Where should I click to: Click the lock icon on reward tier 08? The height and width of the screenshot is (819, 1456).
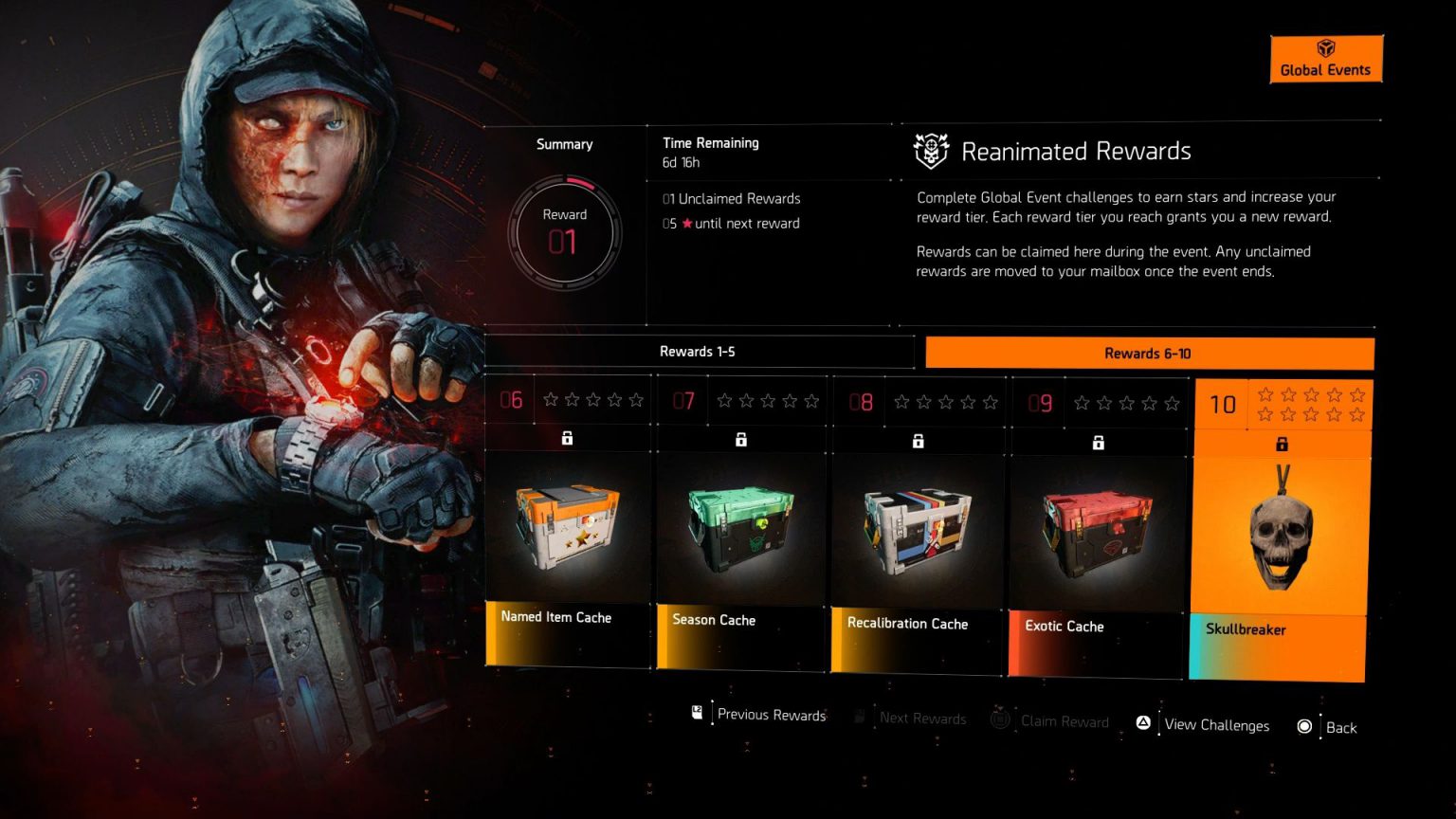tap(917, 440)
